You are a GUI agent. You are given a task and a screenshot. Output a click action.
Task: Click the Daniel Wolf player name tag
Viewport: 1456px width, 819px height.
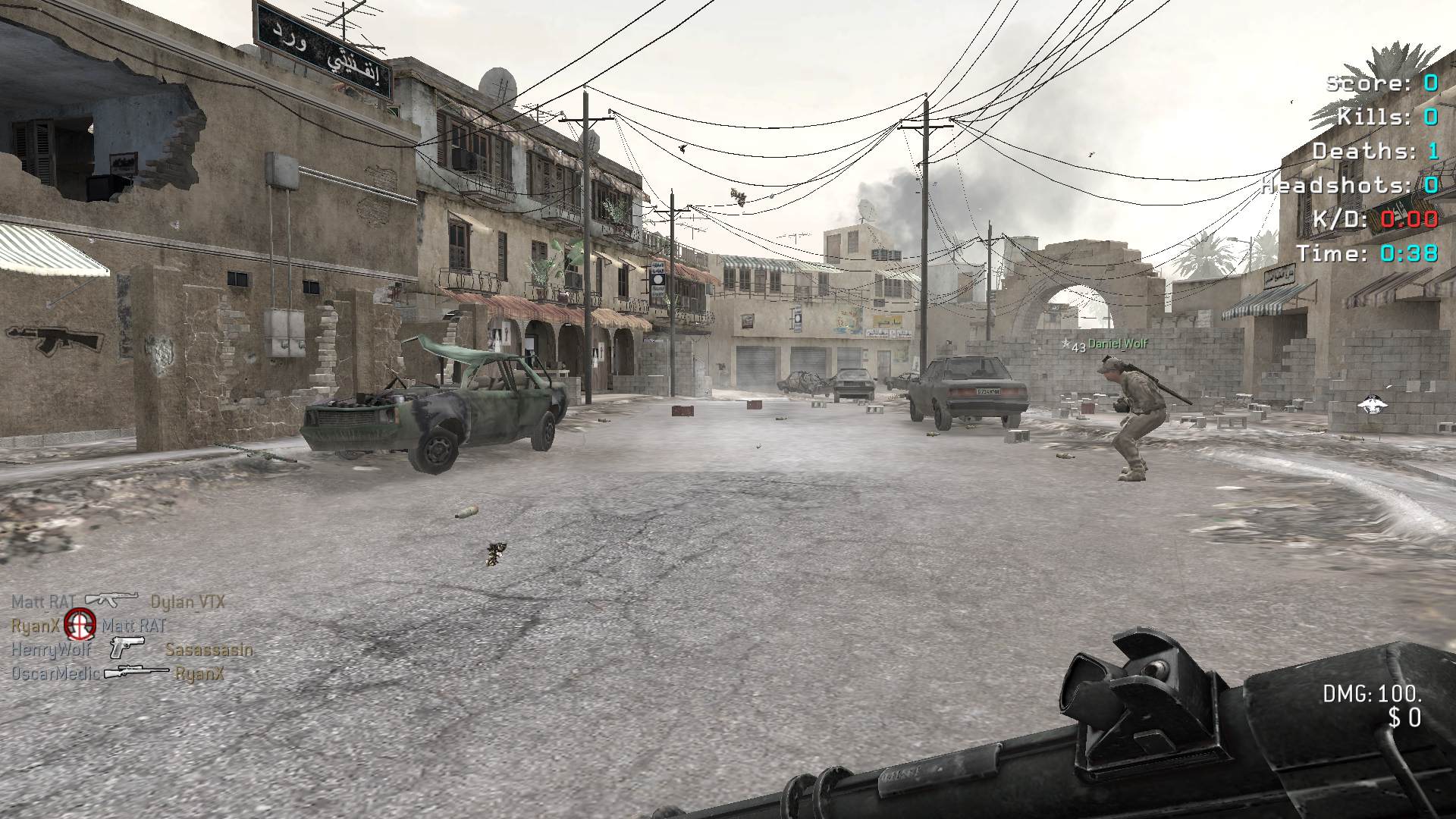pos(1117,344)
